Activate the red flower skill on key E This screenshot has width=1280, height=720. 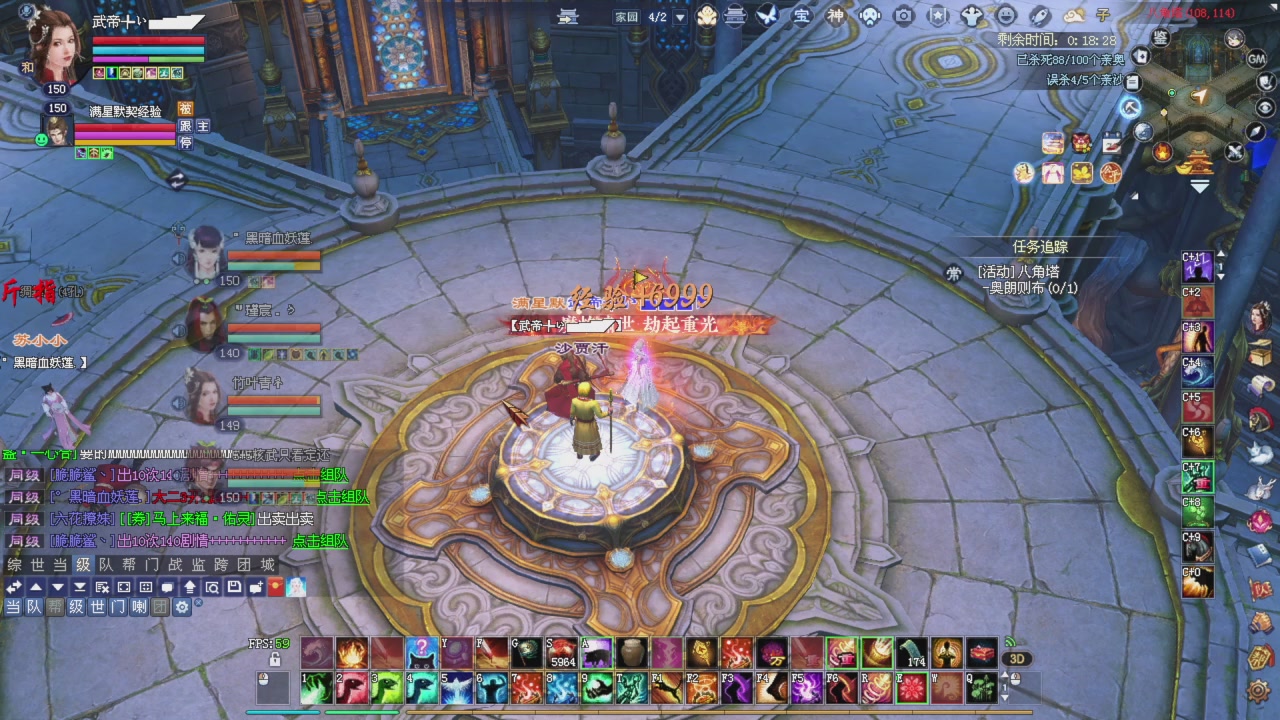[911, 688]
